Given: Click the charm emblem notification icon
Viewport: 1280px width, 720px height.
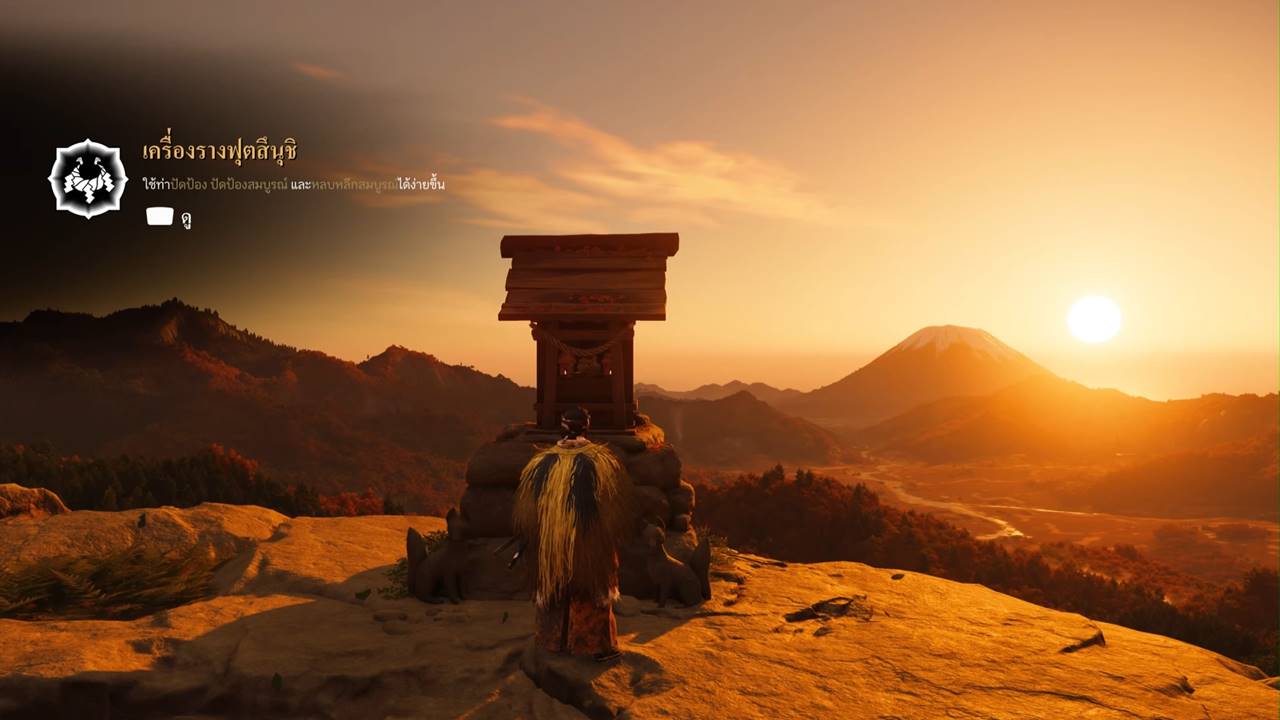Looking at the screenshot, I should pyautogui.click(x=88, y=179).
